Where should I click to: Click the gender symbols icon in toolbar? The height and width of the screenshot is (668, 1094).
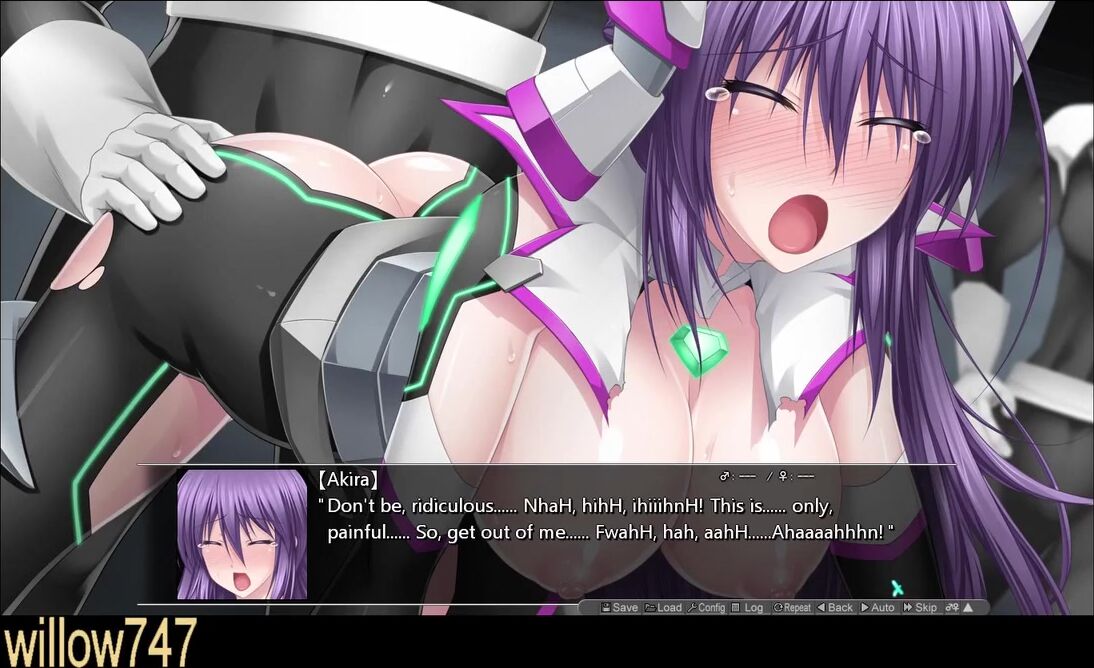click(952, 607)
